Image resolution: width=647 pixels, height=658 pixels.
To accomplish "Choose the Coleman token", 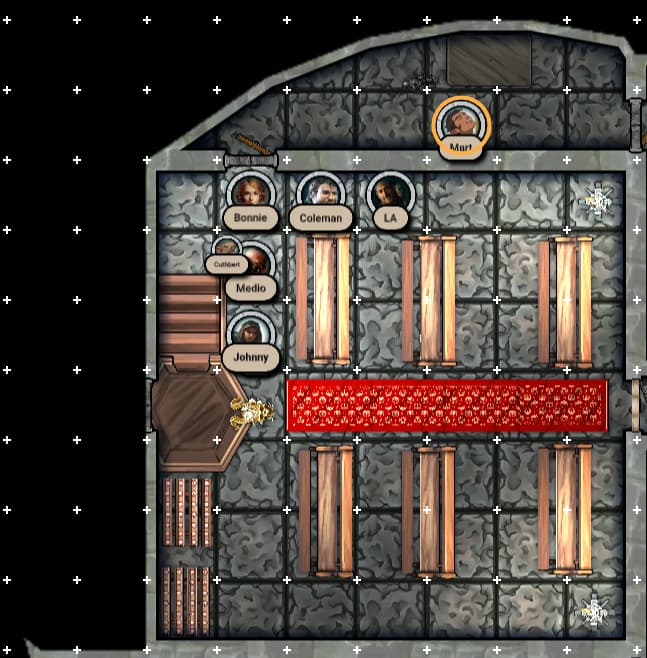I will 321,194.
